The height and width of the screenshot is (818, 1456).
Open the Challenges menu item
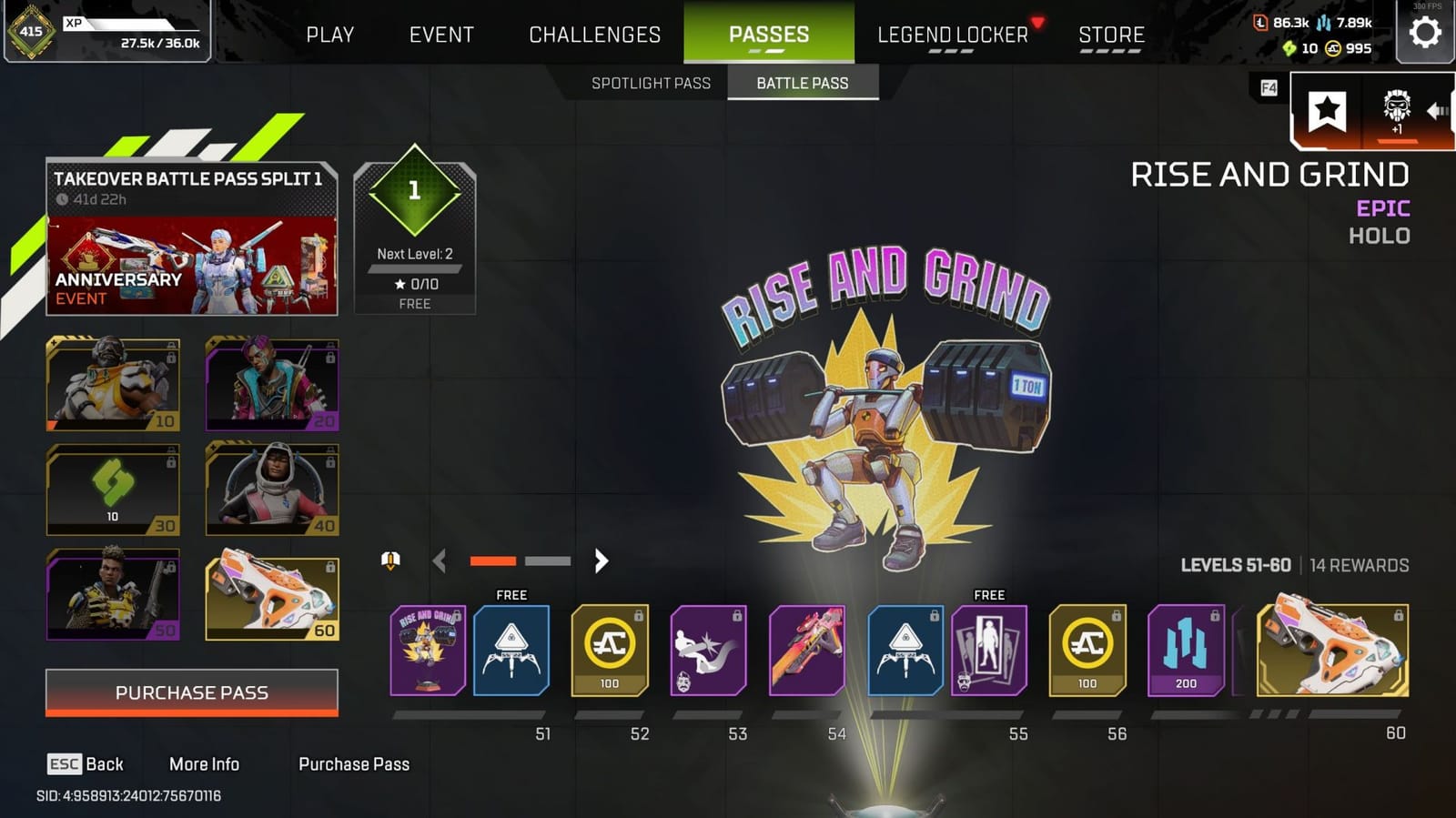[594, 34]
